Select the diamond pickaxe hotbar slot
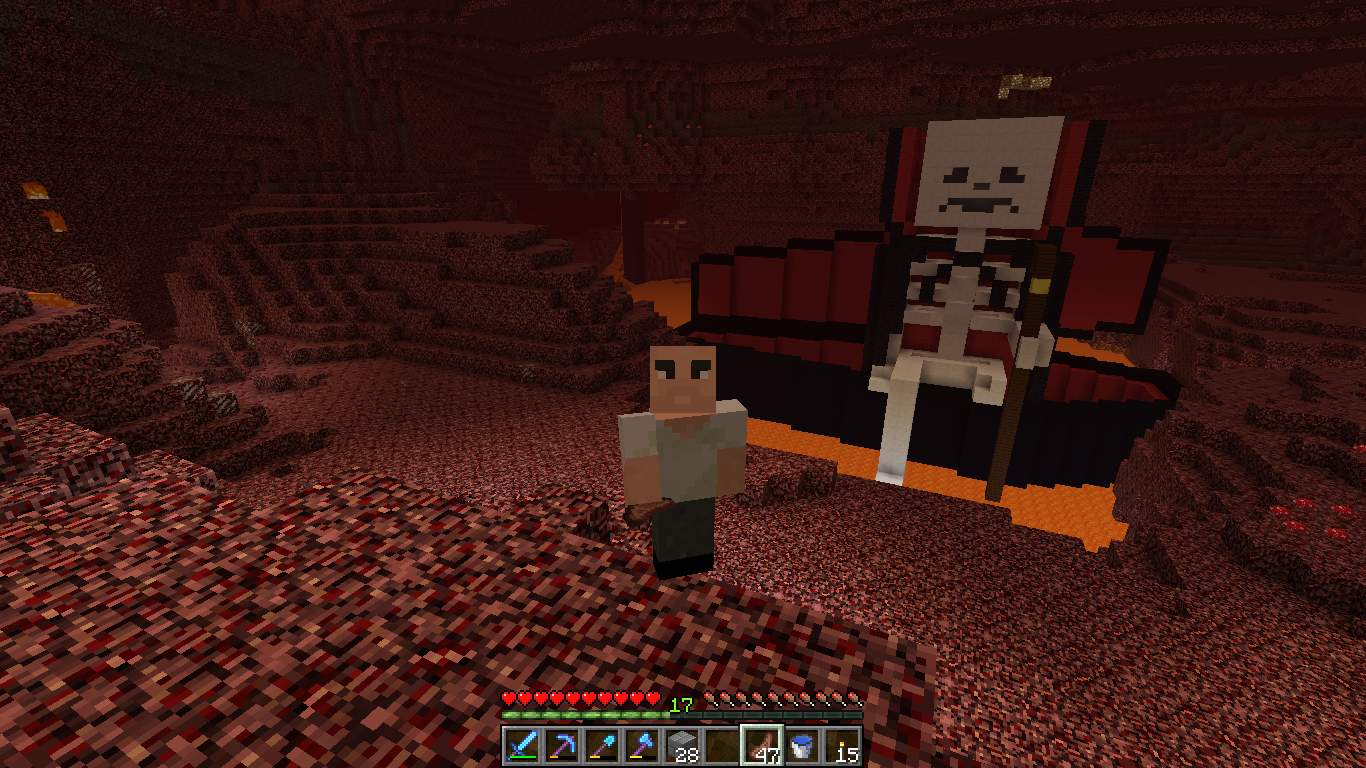 561,746
